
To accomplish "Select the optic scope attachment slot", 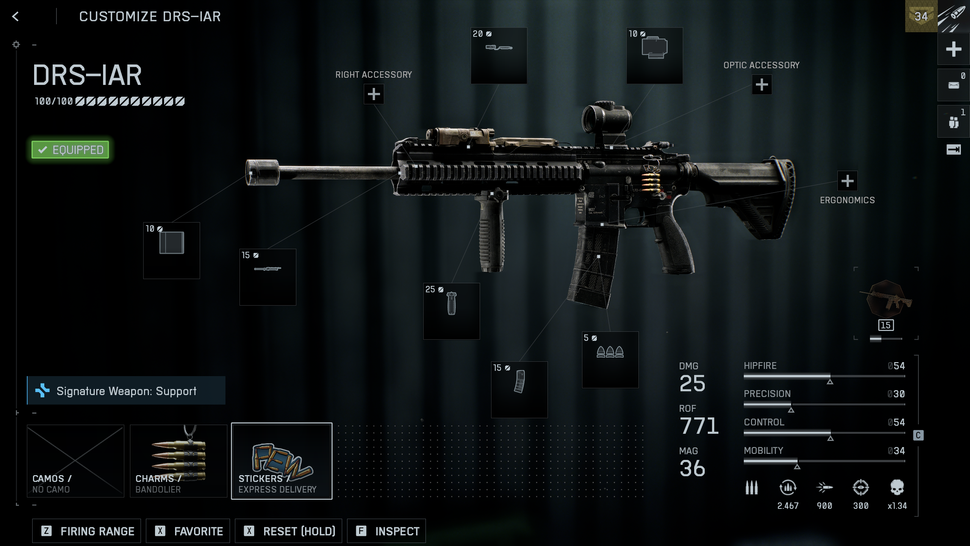I will [654, 56].
